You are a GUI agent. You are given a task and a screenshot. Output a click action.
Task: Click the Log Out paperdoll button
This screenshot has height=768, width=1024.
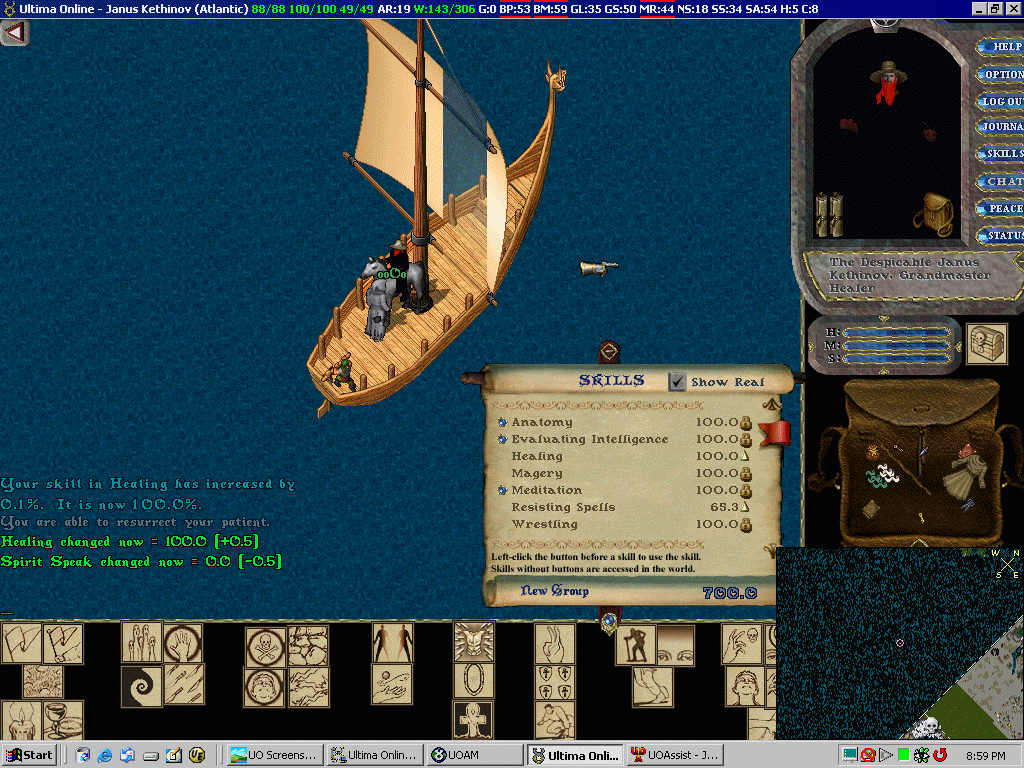pos(1002,101)
